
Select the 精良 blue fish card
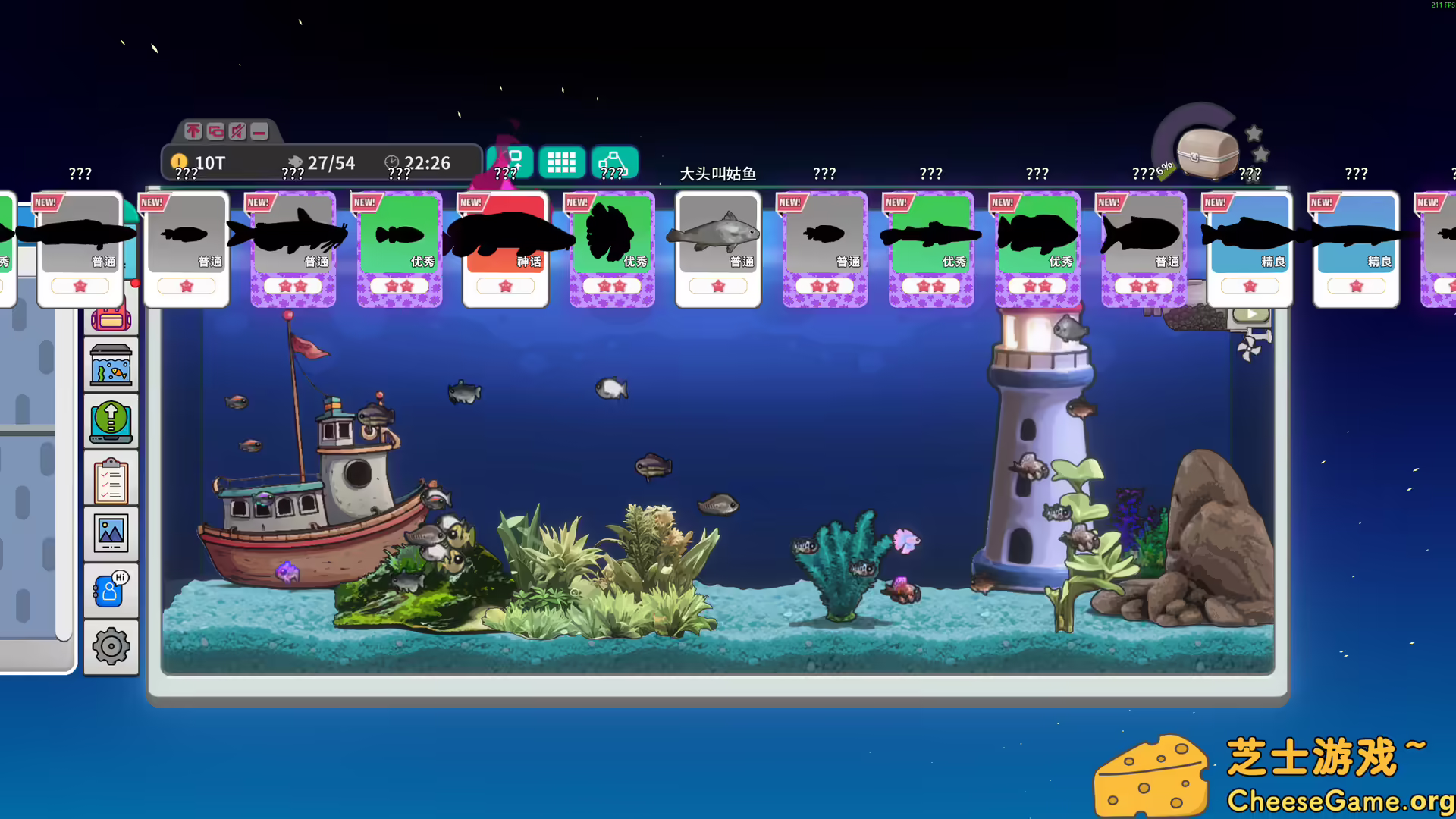[1249, 246]
